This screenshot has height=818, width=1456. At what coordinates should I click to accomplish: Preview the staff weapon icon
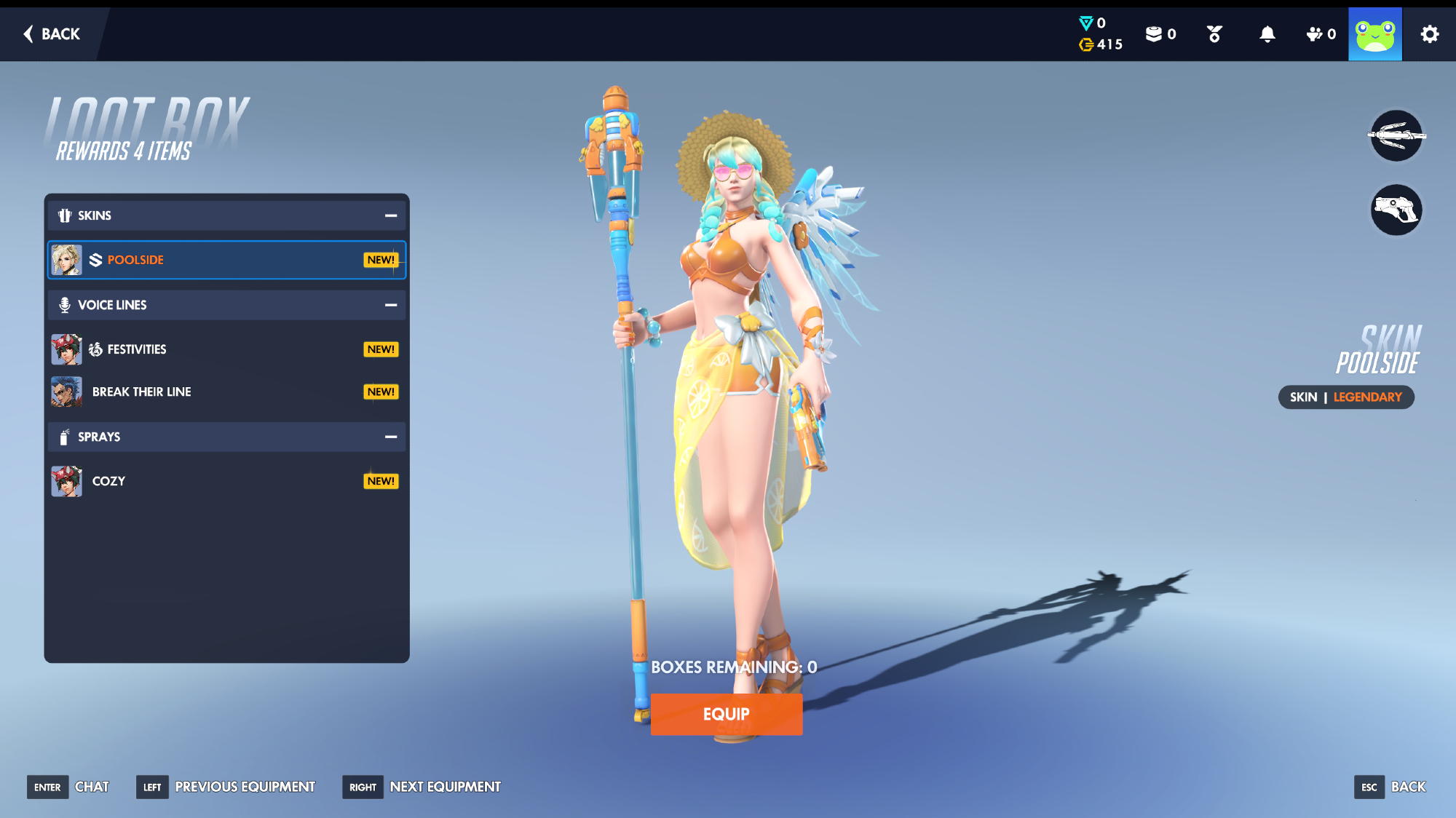[x=1396, y=135]
